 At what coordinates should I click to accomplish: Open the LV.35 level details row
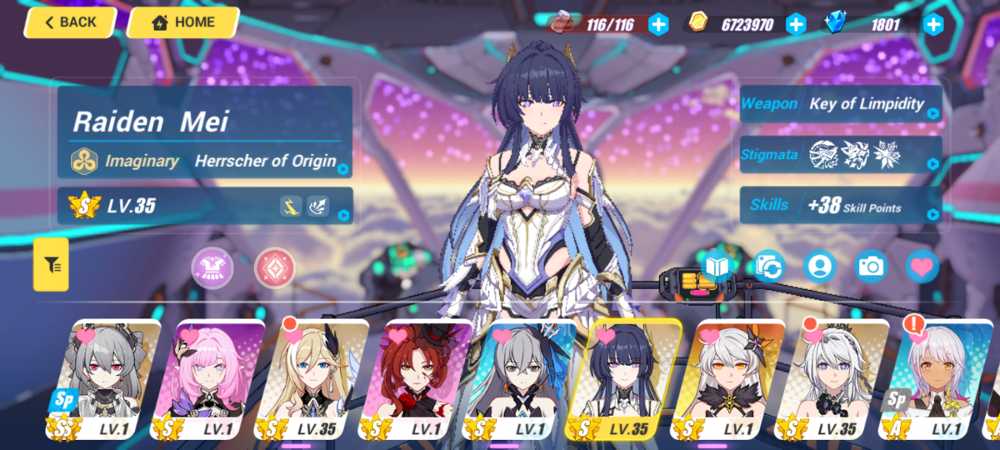pos(205,207)
